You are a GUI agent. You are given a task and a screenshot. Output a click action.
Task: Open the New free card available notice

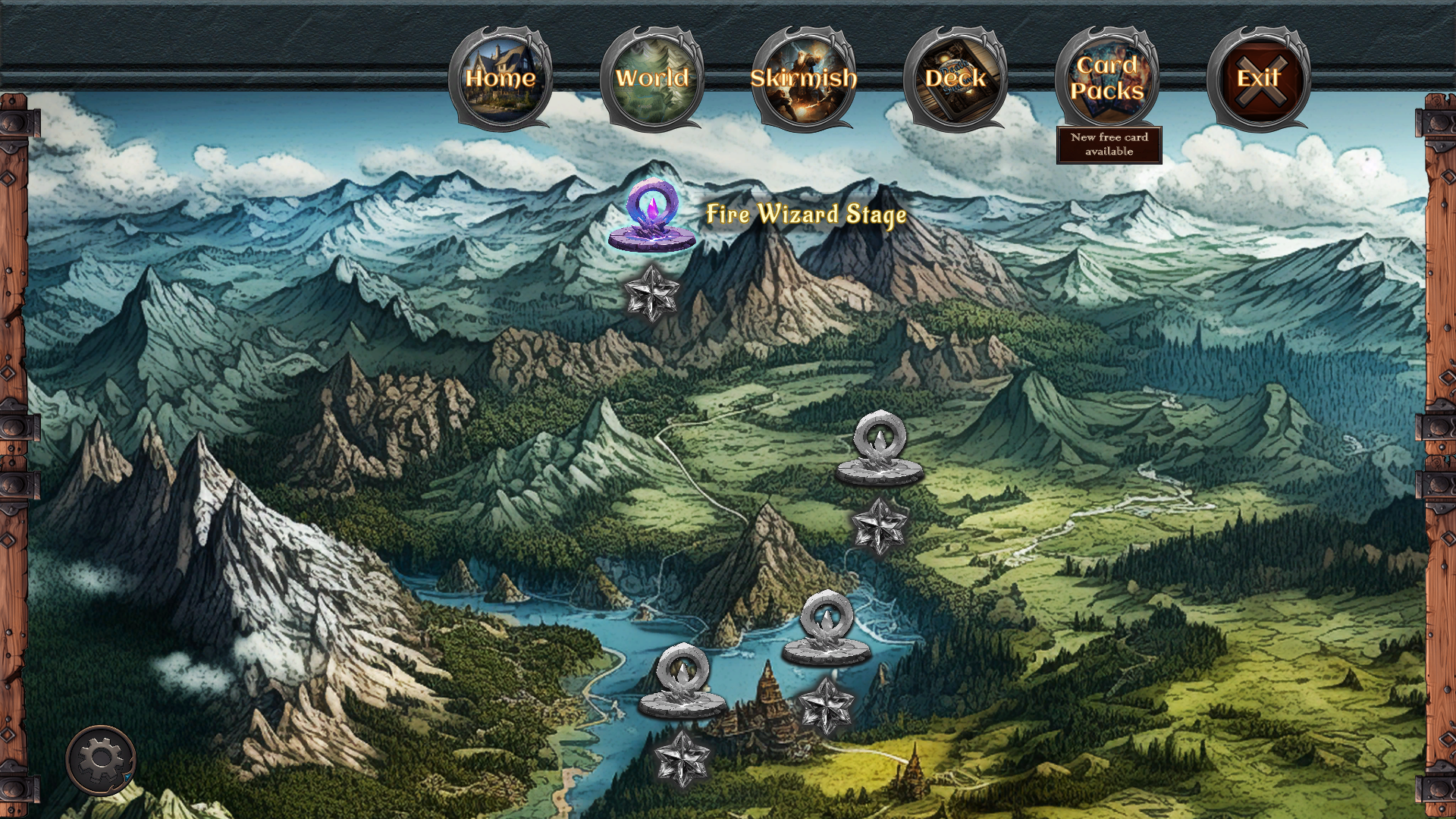point(1109,144)
